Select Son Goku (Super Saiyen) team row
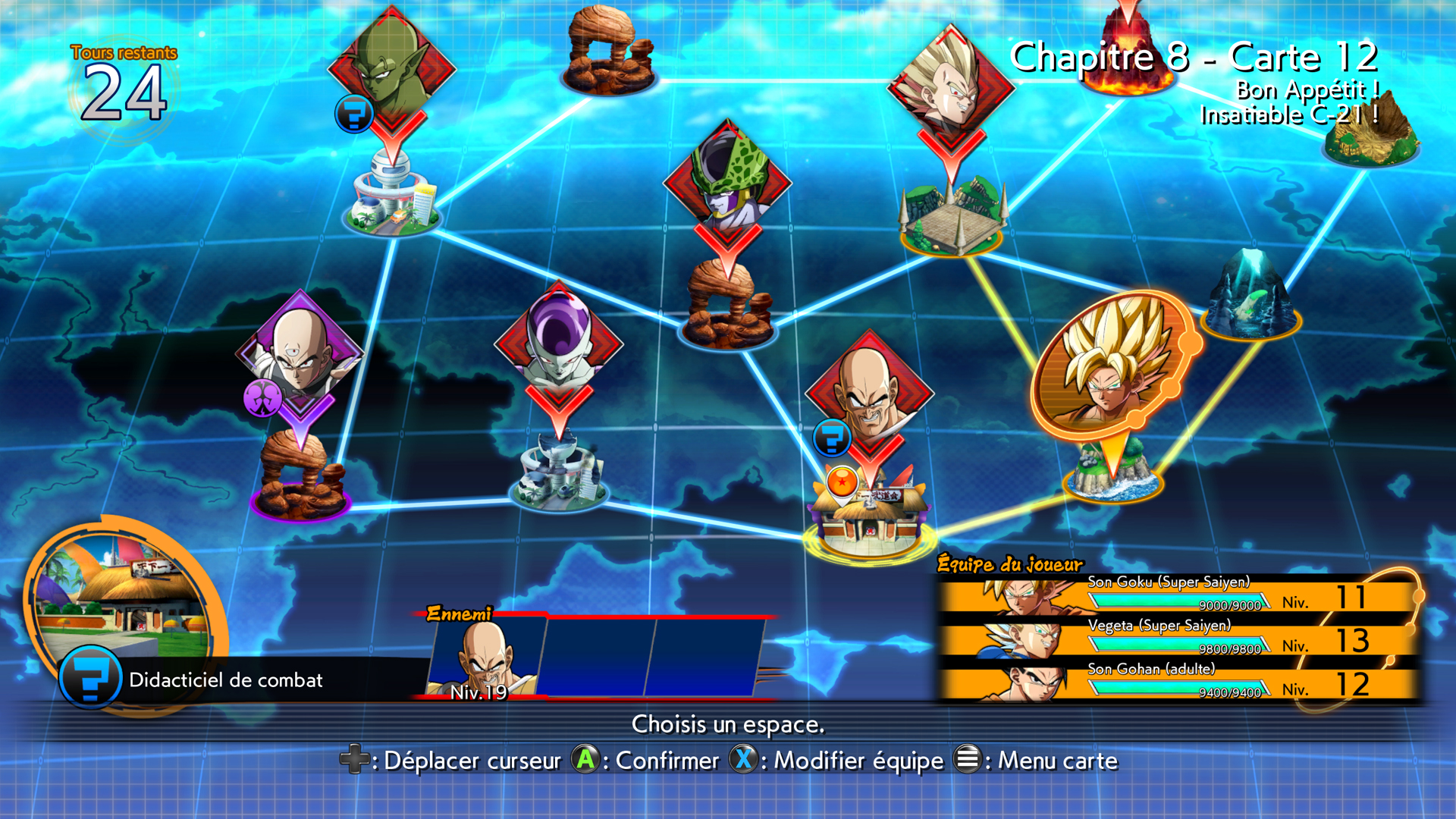 1178,596
